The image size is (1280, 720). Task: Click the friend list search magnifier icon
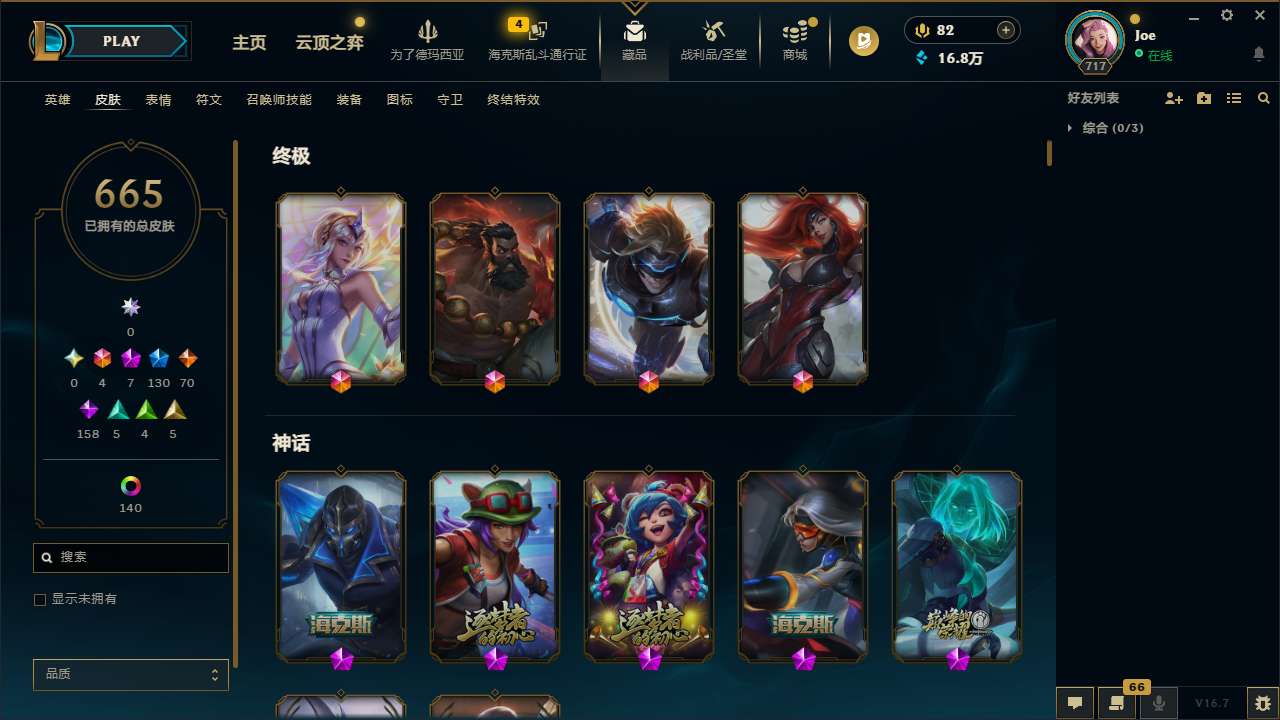(1264, 98)
